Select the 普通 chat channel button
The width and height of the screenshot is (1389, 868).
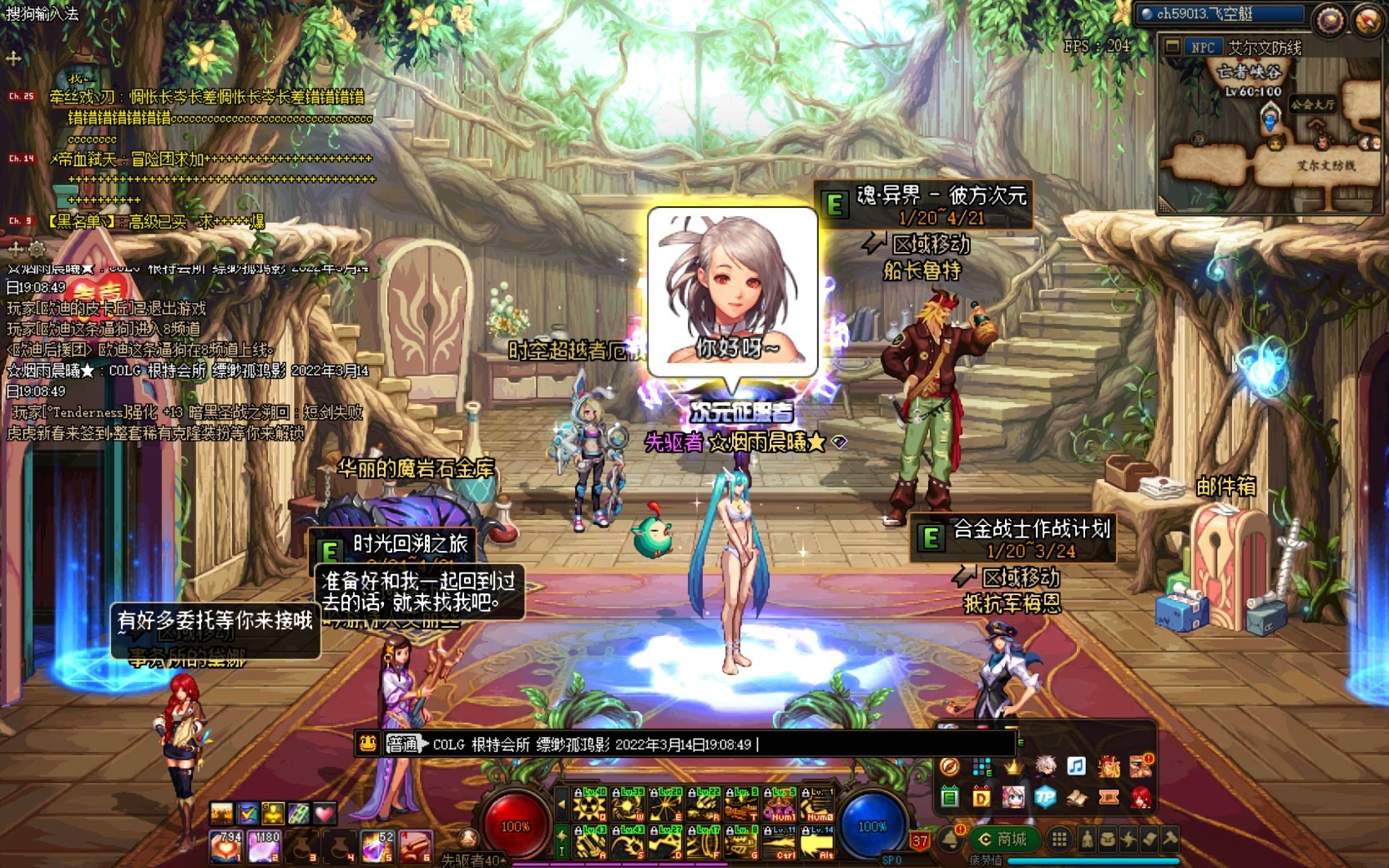point(402,744)
